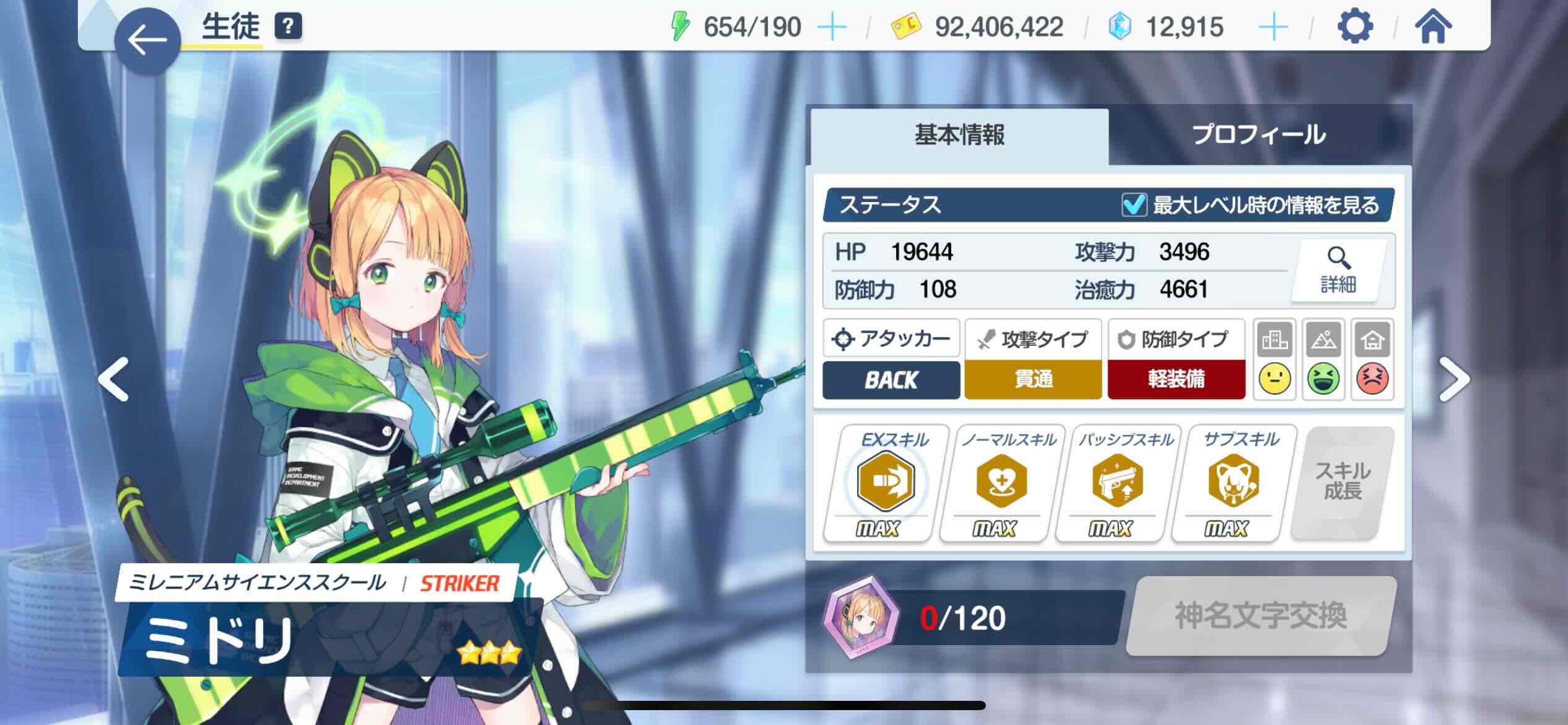
Task: Open the game settings gear icon
Action: pos(1354,26)
